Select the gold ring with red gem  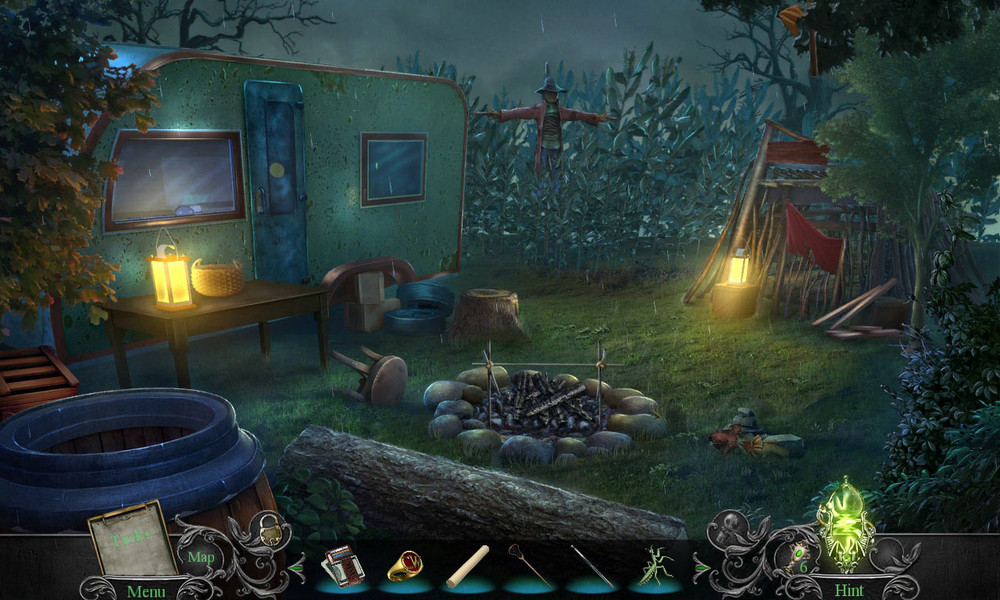404,566
